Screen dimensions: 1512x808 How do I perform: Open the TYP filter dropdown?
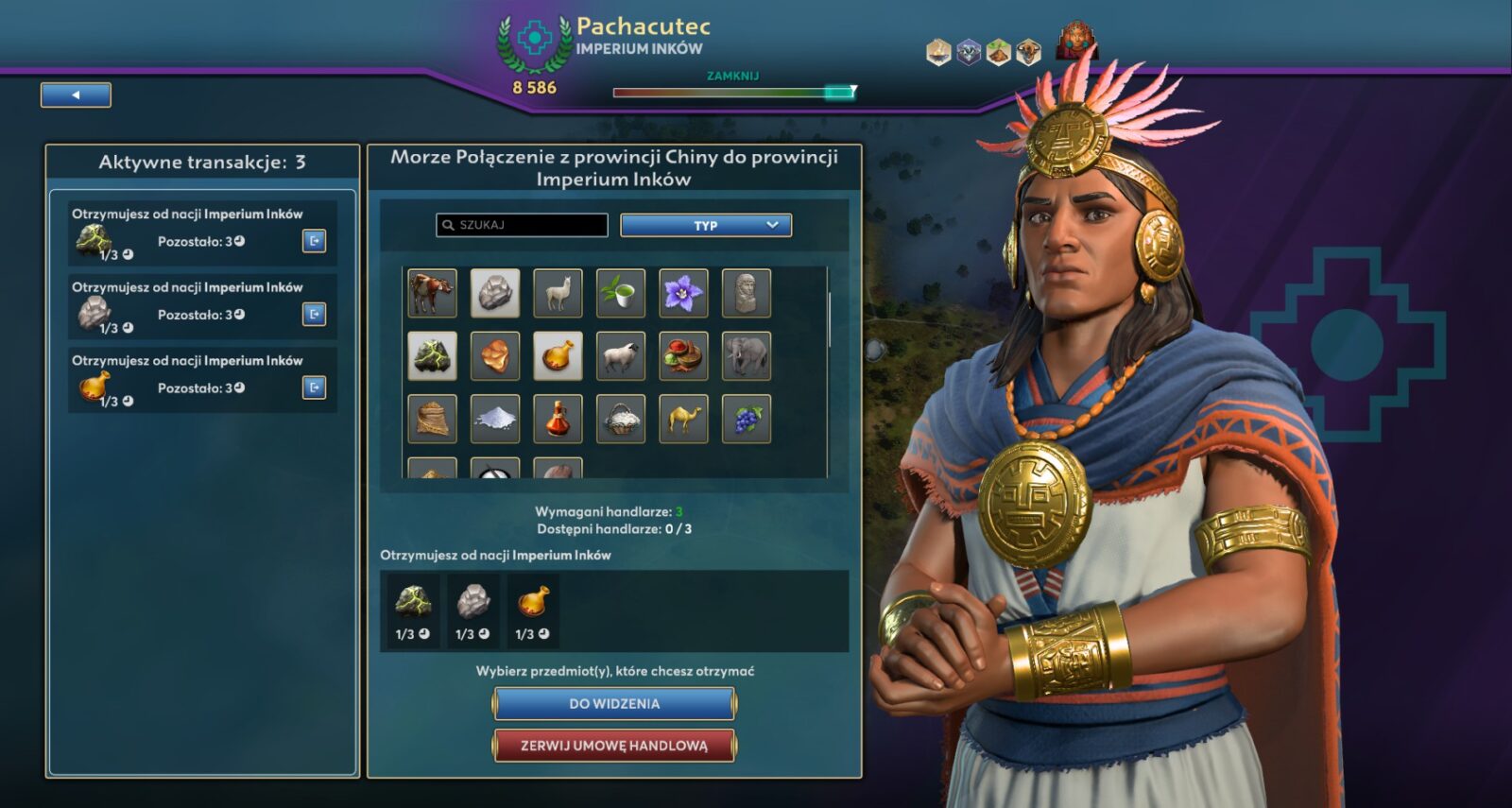click(x=705, y=225)
